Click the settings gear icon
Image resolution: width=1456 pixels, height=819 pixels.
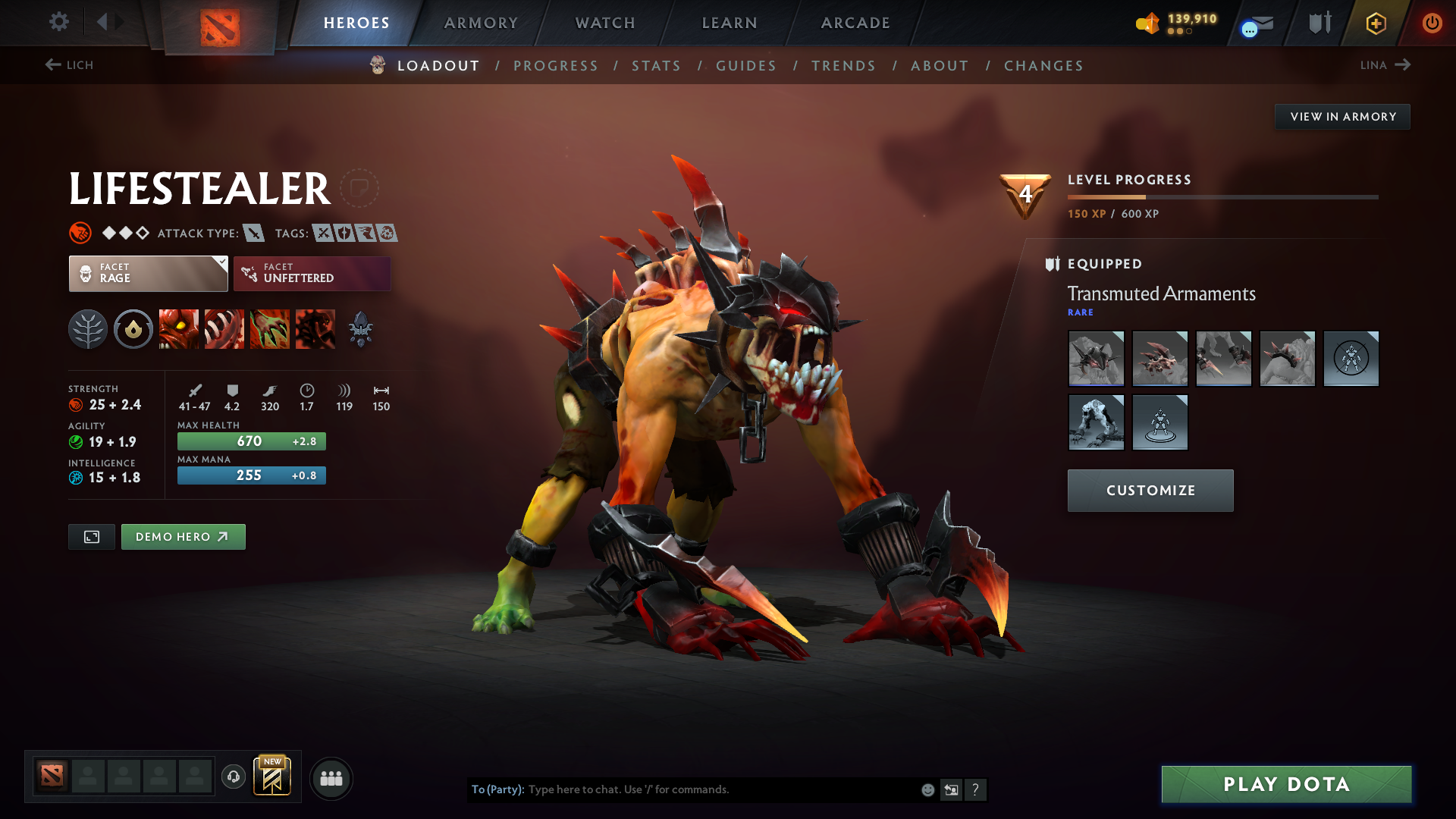(x=59, y=23)
